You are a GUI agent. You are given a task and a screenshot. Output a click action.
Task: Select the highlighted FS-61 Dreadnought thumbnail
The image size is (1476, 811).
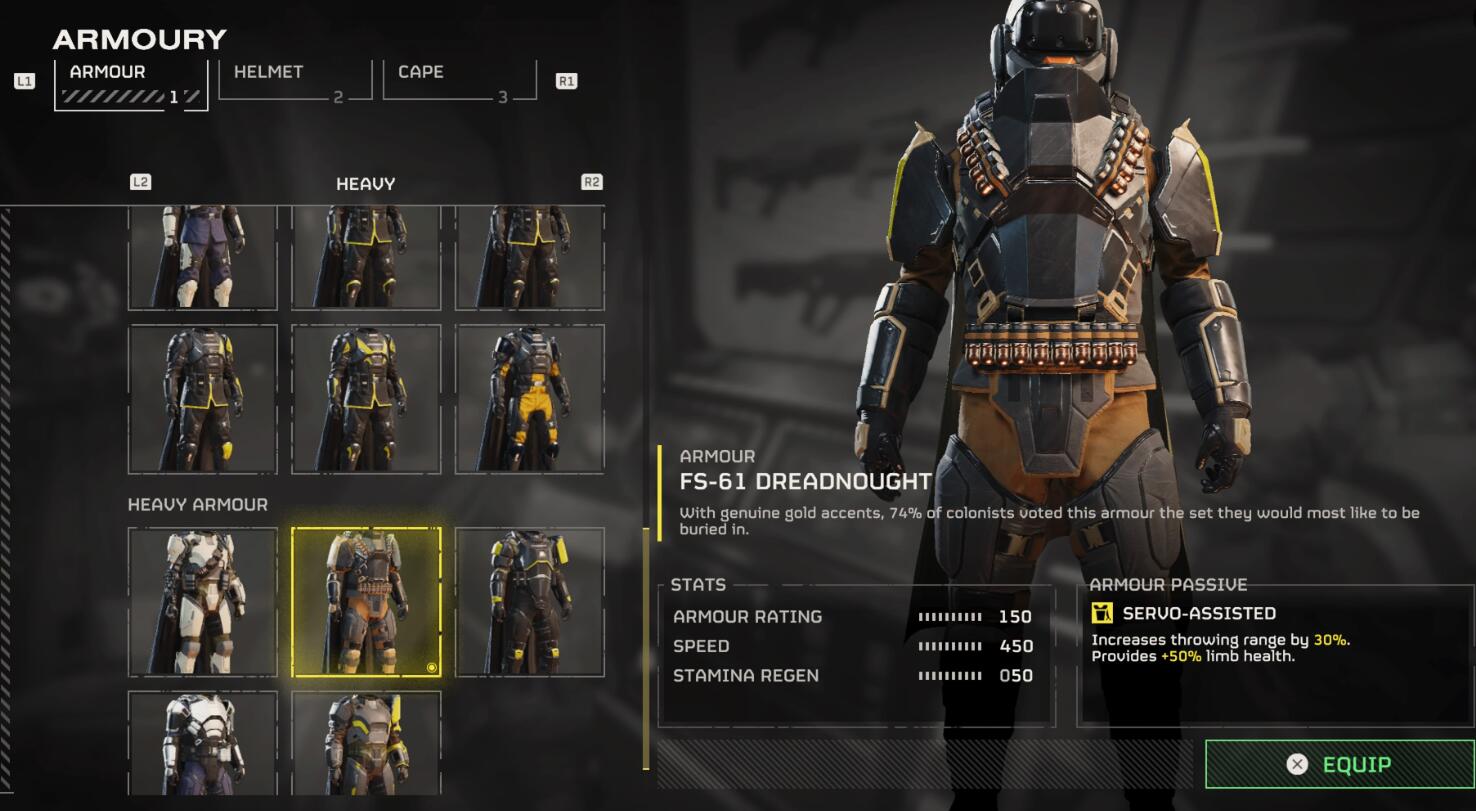[366, 602]
